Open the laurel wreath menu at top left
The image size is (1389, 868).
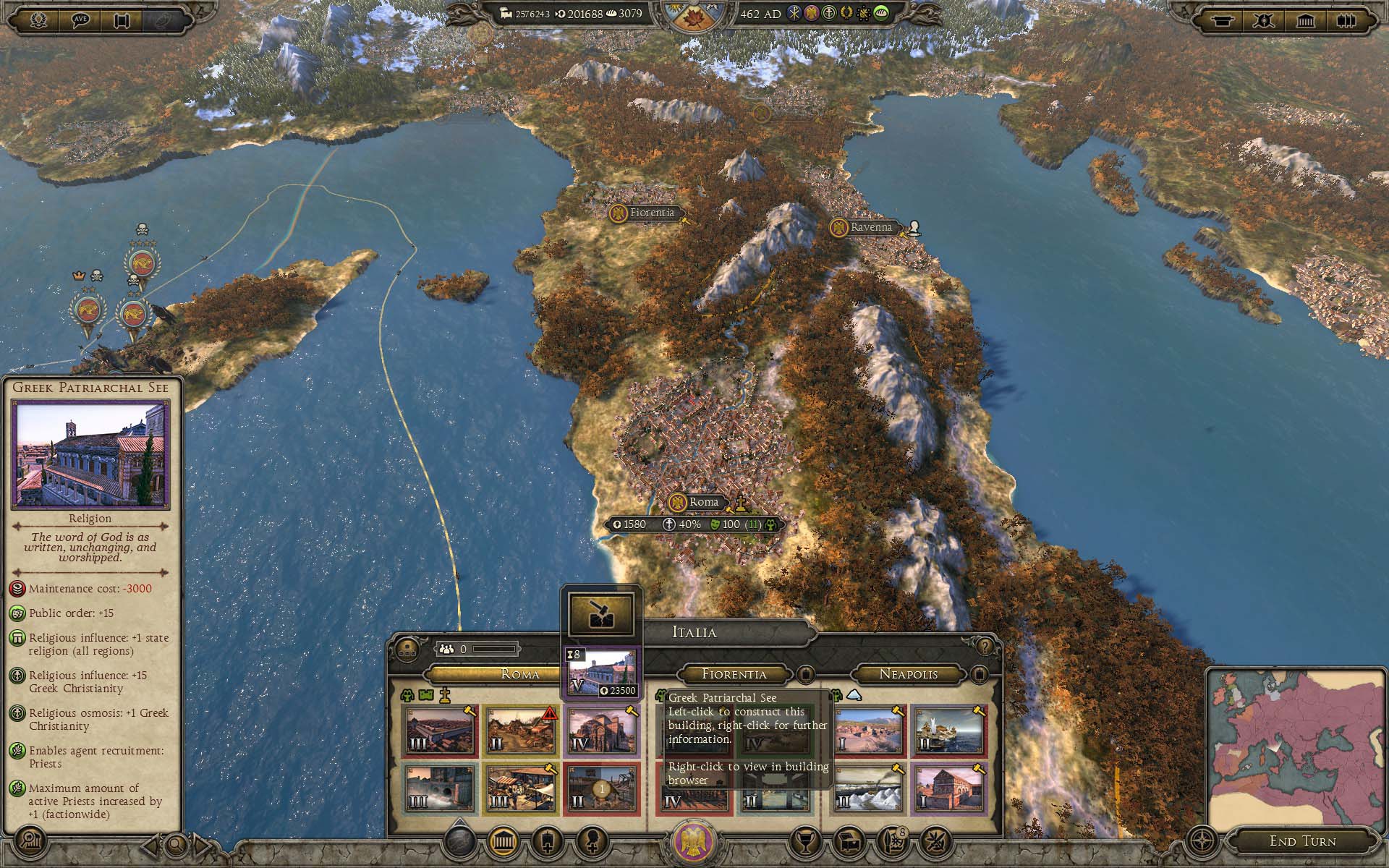click(x=39, y=20)
